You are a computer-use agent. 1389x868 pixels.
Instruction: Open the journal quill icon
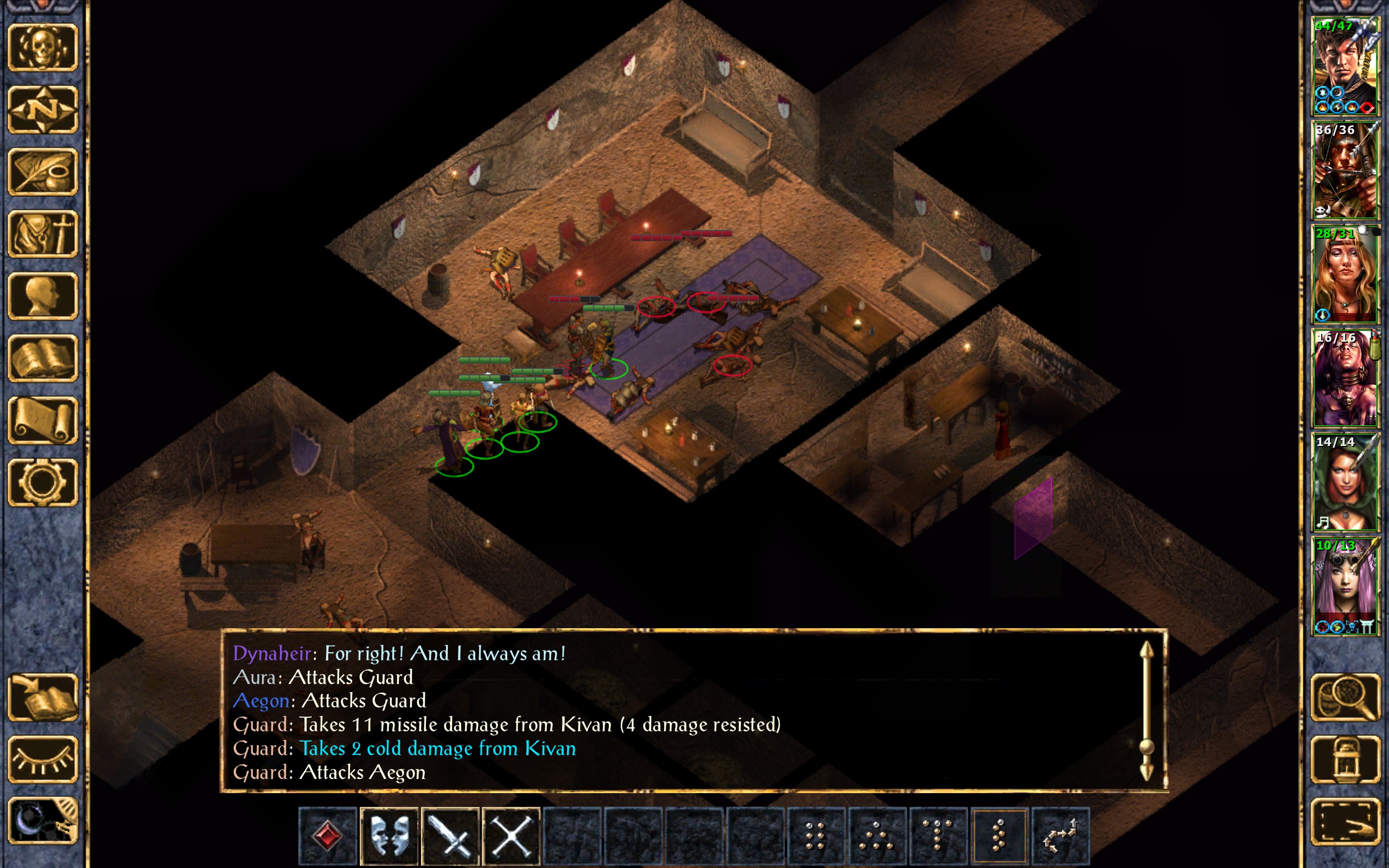point(43,171)
